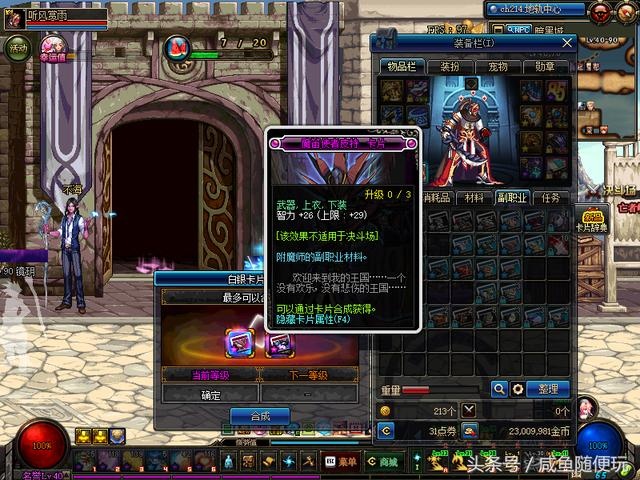Click the 确定 confirm button
Image resolution: width=640 pixels, height=480 pixels.
[211, 394]
